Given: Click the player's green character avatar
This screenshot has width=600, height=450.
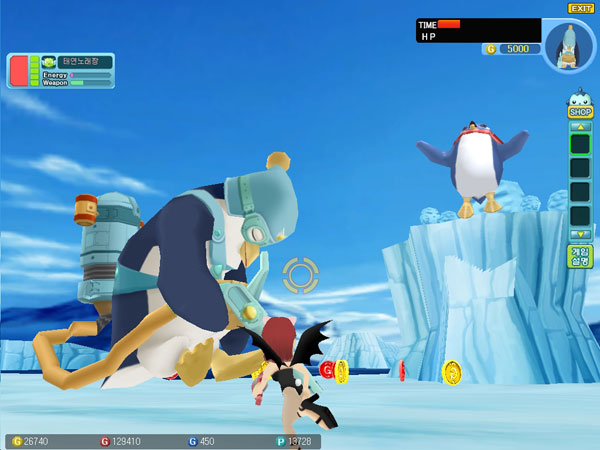Looking at the screenshot, I should click(x=48, y=62).
